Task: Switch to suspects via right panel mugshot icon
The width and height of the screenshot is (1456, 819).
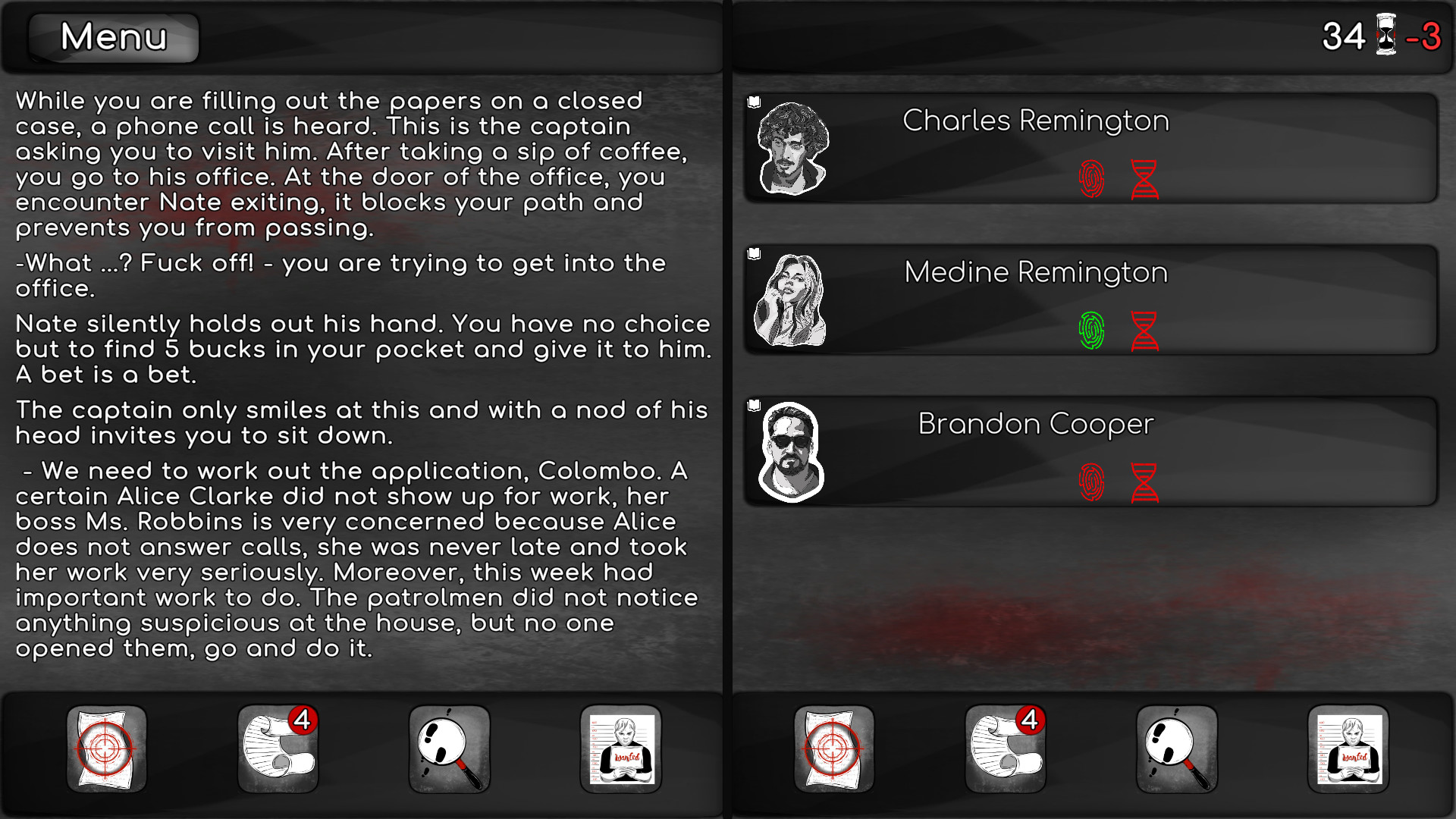Action: pos(1350,751)
